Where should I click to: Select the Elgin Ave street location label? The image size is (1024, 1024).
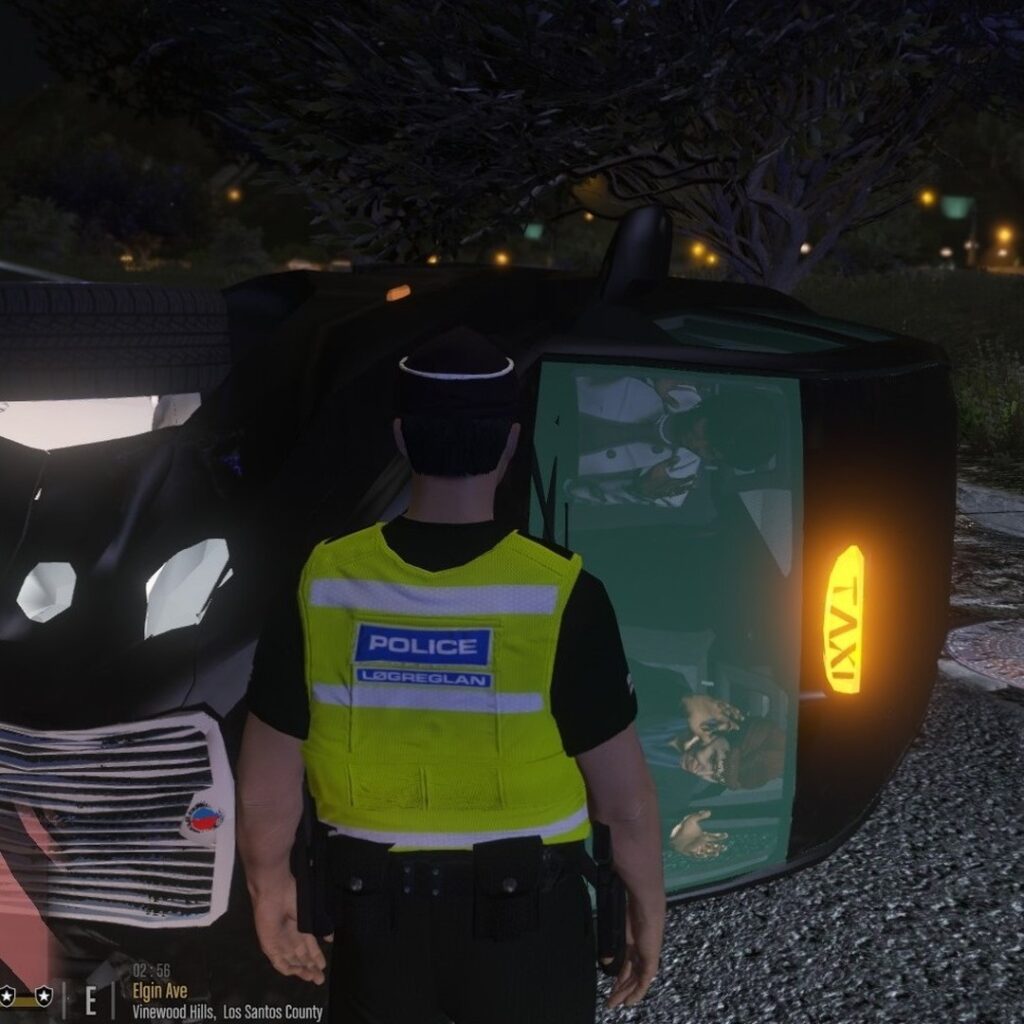pos(159,991)
